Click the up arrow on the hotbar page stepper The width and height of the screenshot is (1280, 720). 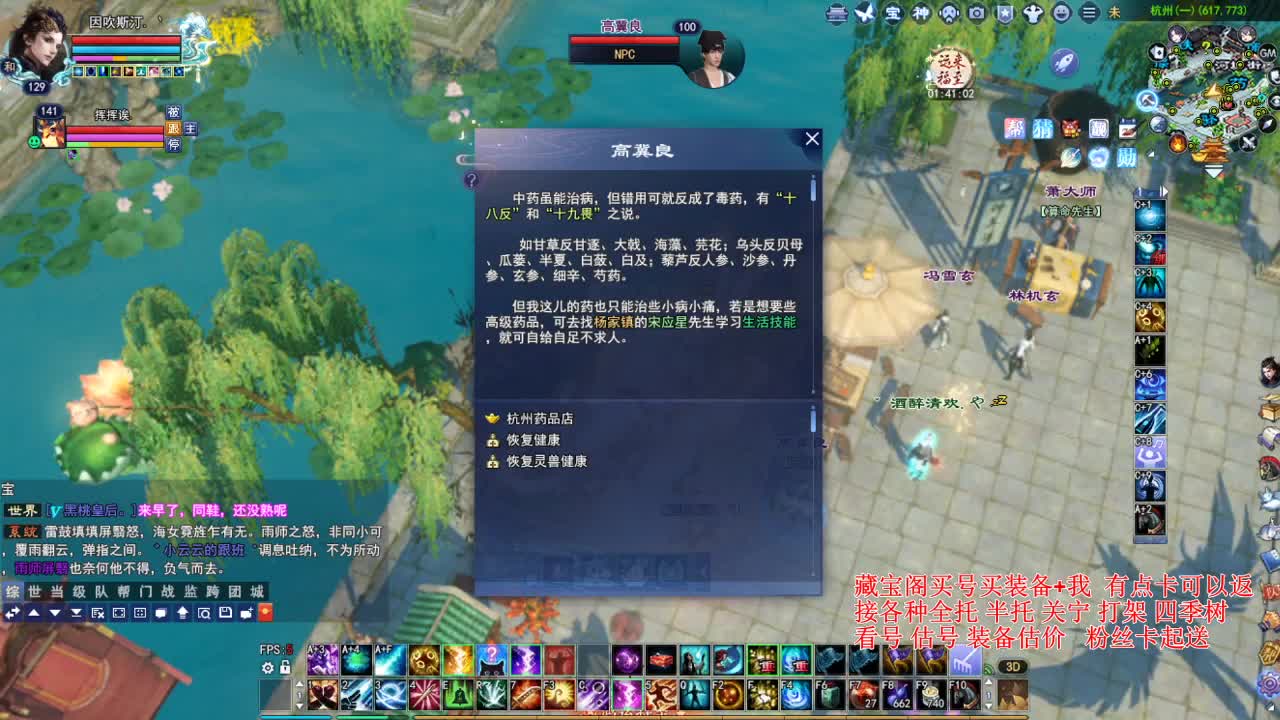pos(299,684)
